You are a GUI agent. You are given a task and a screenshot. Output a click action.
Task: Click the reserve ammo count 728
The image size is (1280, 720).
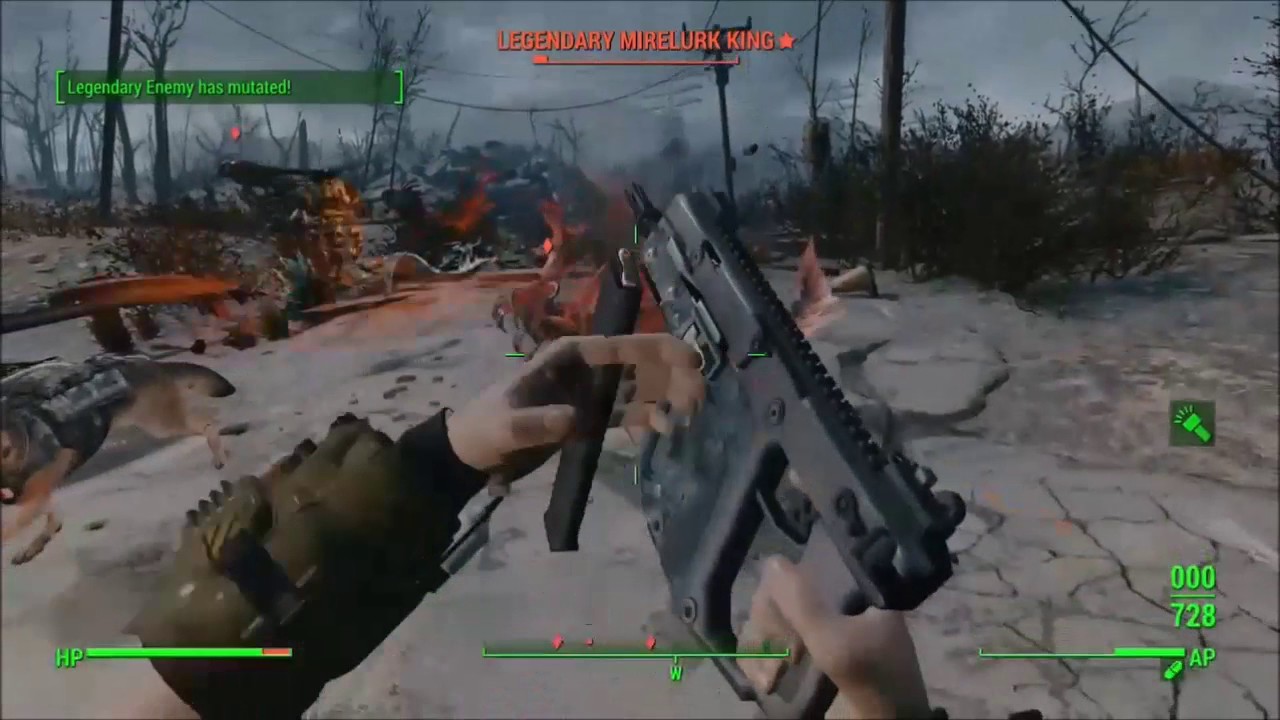point(1192,615)
